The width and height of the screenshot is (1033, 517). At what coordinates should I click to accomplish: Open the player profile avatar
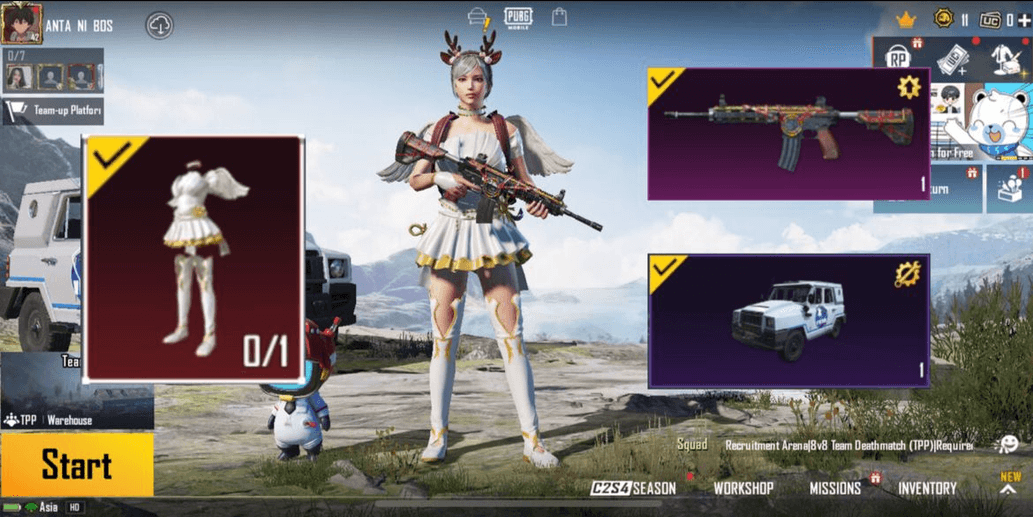[21, 24]
